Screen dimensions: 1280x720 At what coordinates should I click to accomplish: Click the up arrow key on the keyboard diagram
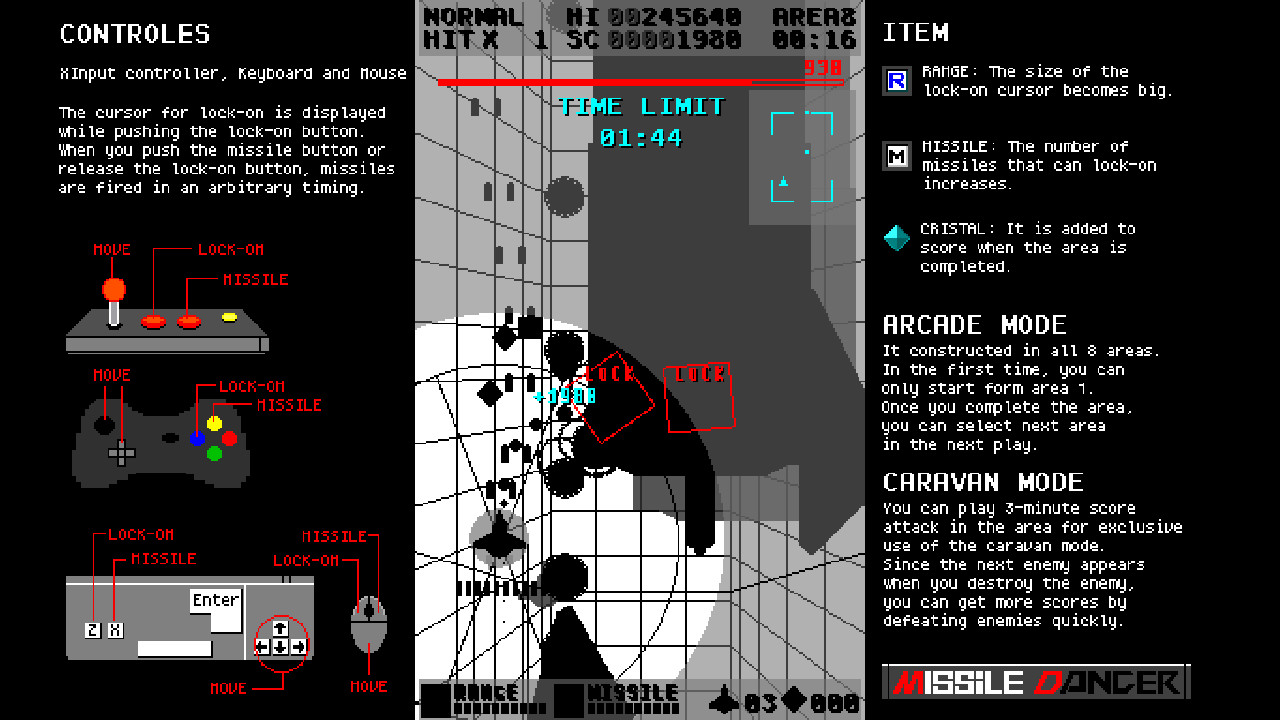pos(281,626)
